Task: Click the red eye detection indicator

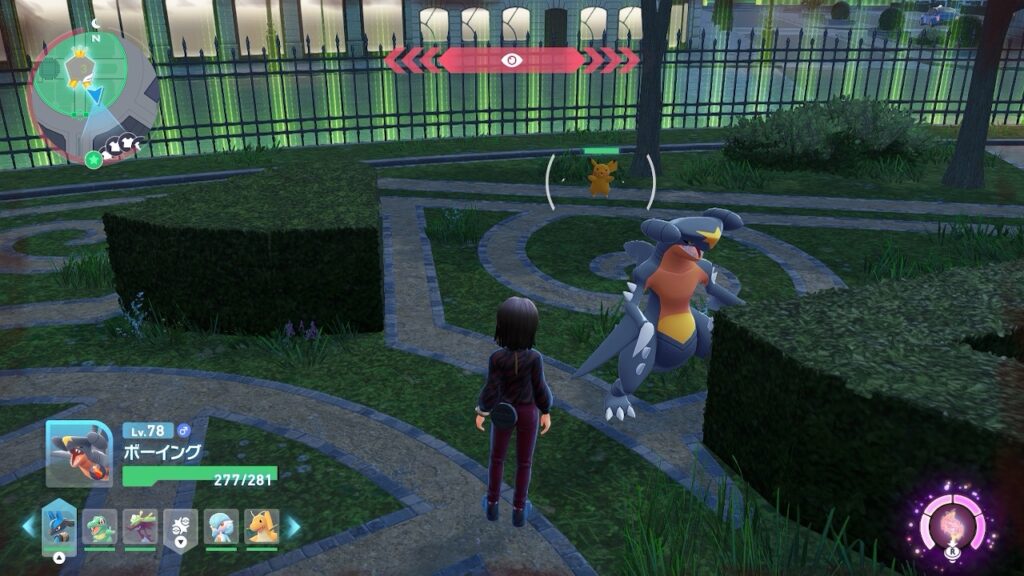Action: (512, 60)
